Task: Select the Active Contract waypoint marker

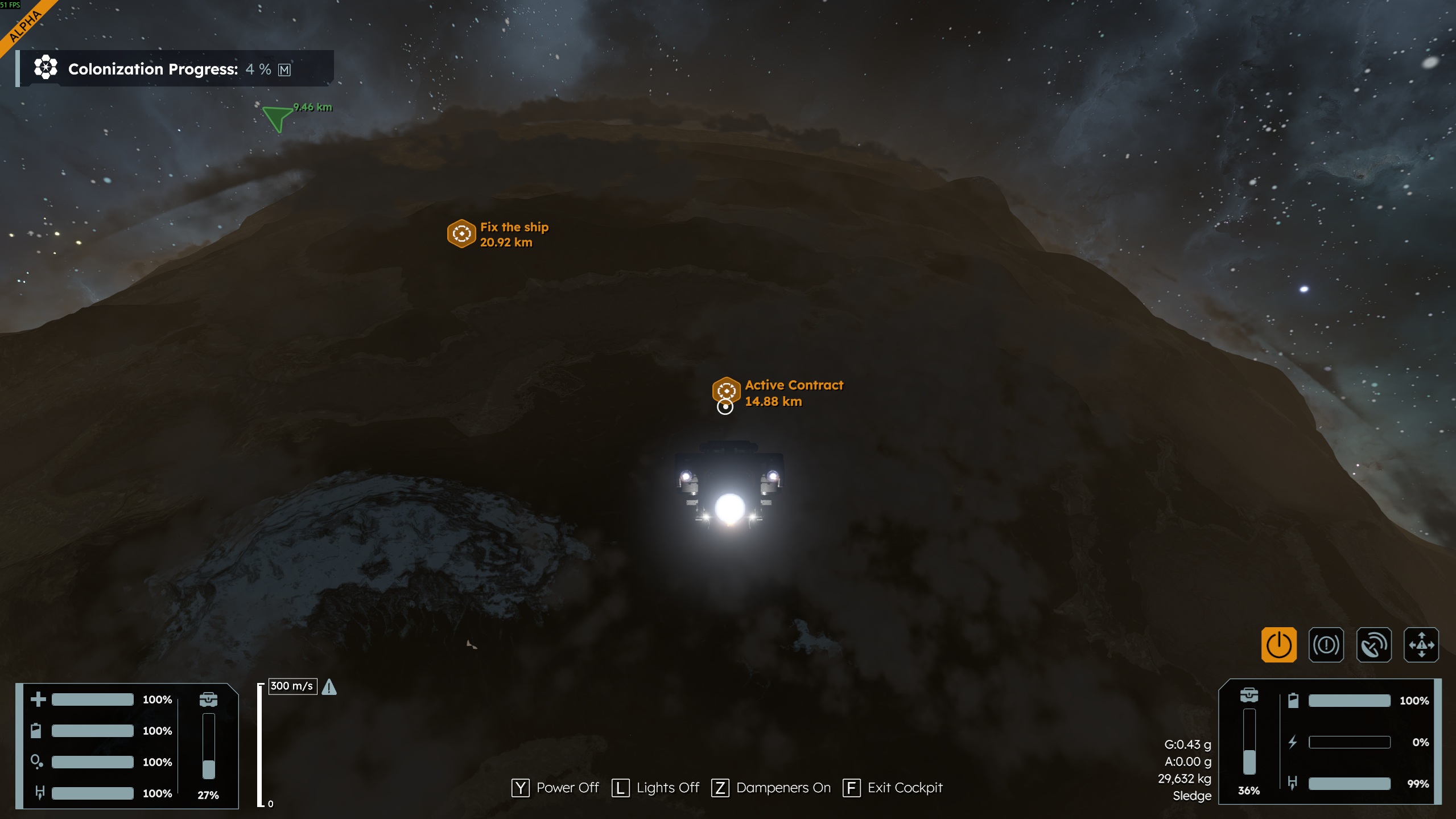Action: tap(726, 390)
